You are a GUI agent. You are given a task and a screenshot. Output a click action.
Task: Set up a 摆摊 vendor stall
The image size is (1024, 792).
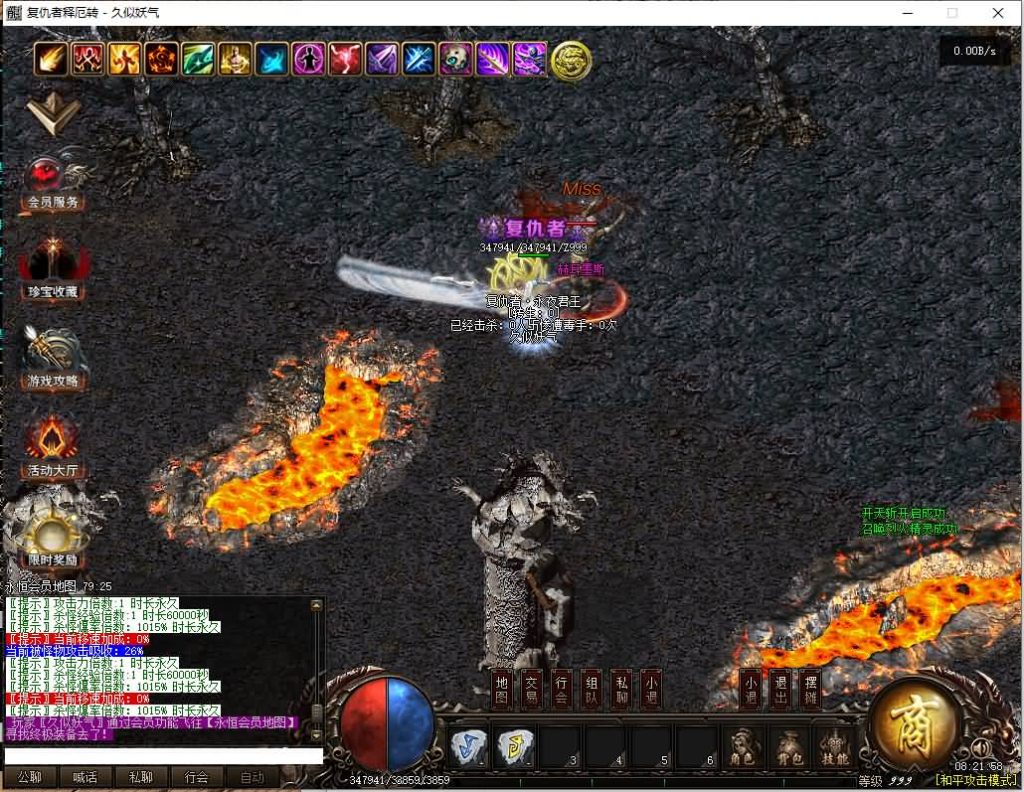point(811,688)
